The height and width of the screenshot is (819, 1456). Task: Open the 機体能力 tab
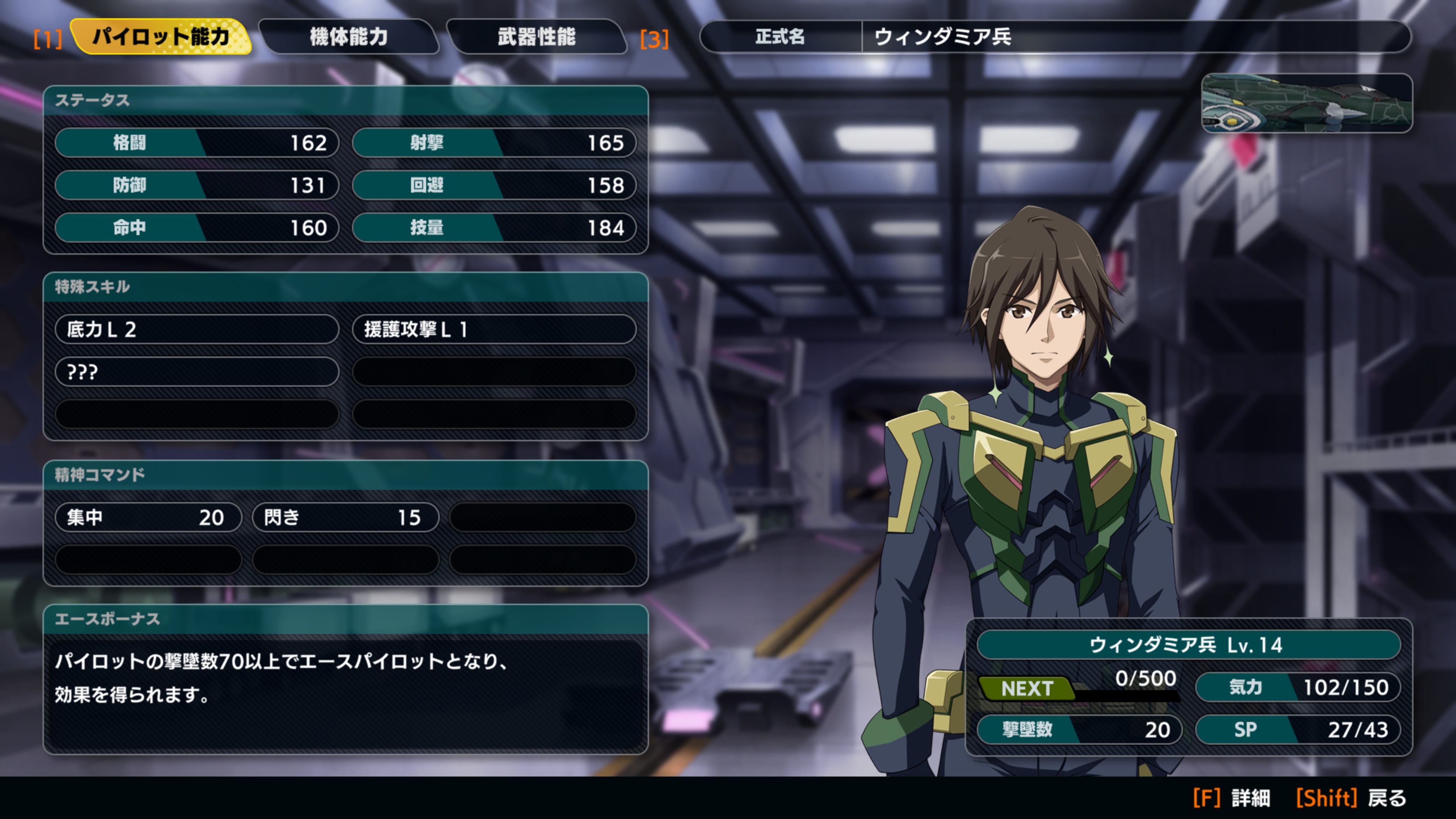[349, 37]
